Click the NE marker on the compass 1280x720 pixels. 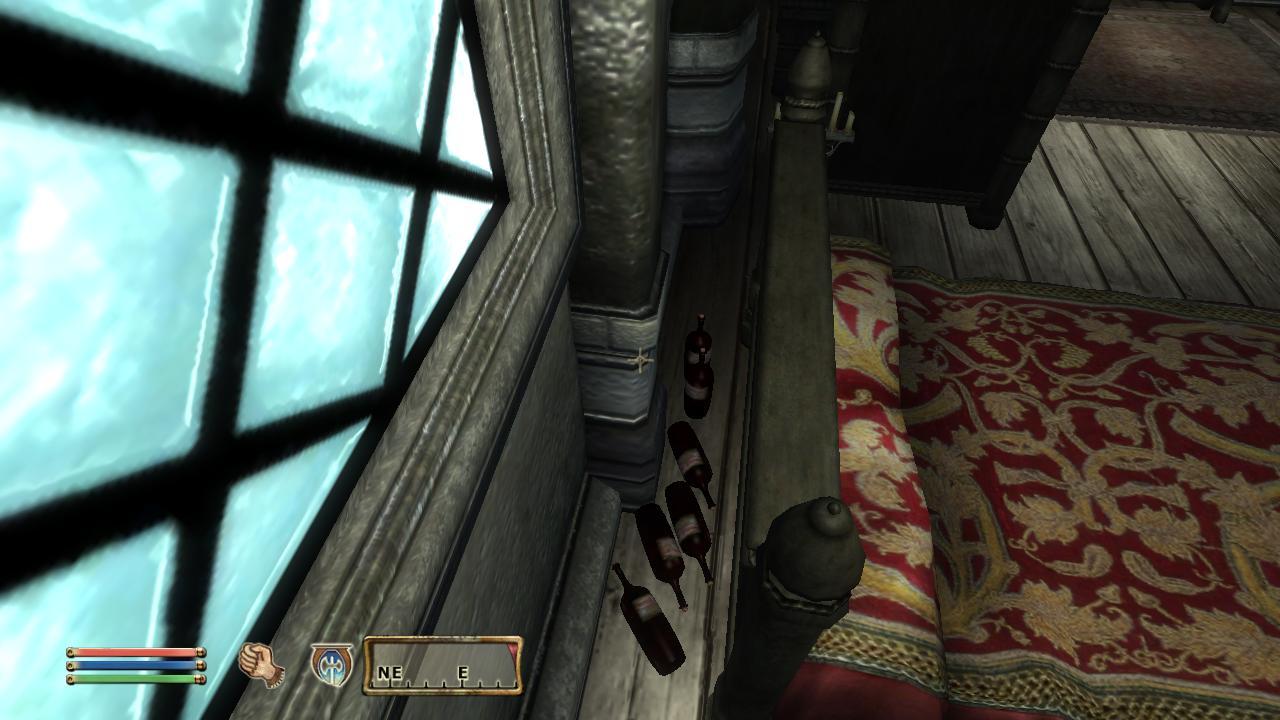point(389,670)
